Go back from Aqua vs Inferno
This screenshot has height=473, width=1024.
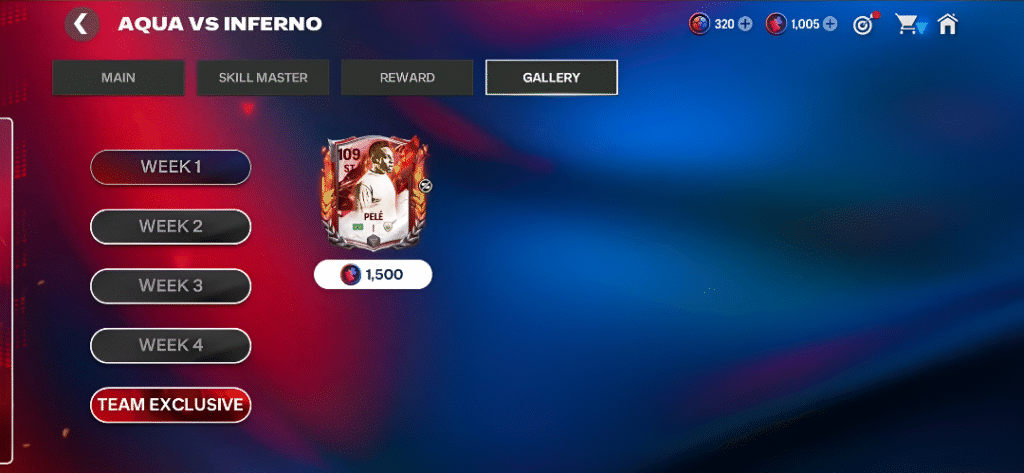[x=81, y=24]
